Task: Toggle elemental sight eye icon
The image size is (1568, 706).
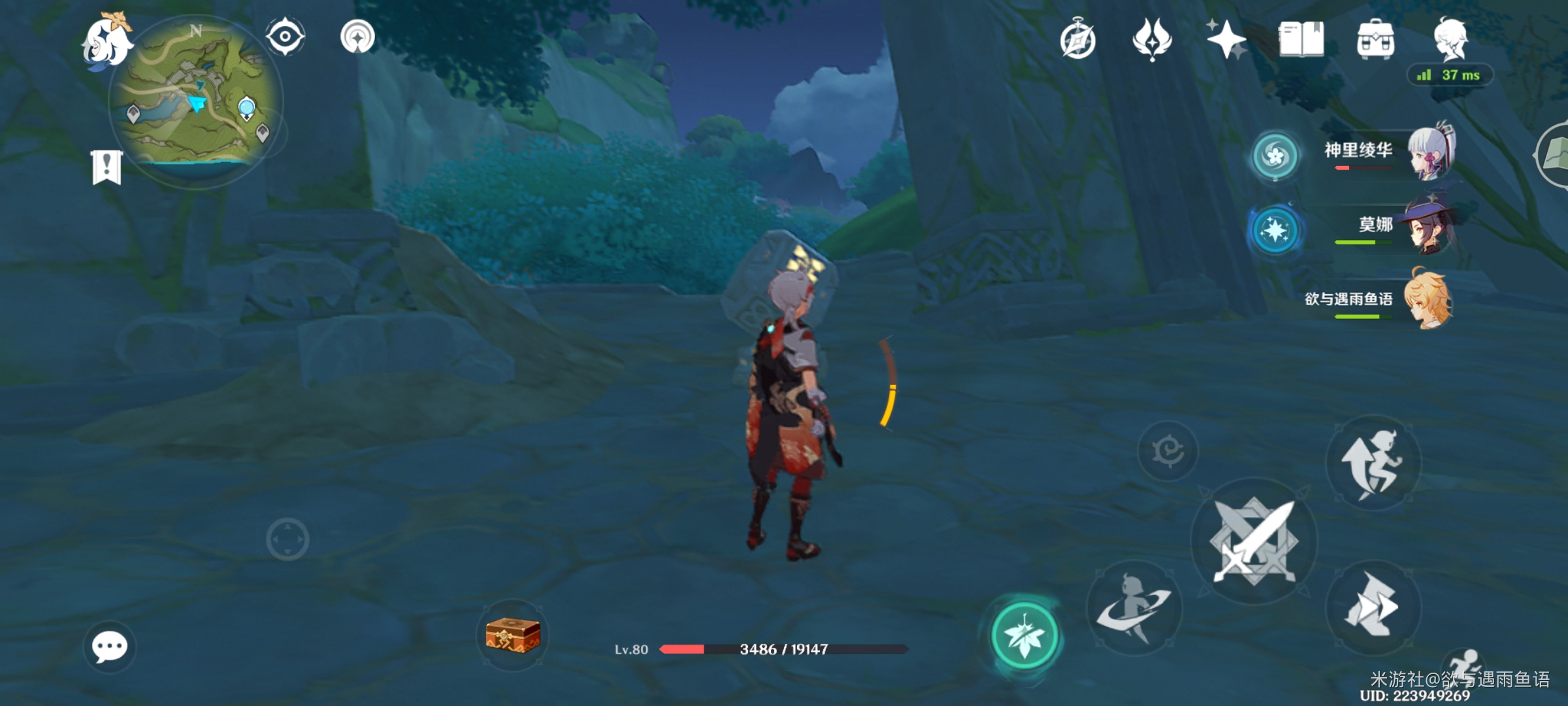Action: pyautogui.click(x=286, y=37)
